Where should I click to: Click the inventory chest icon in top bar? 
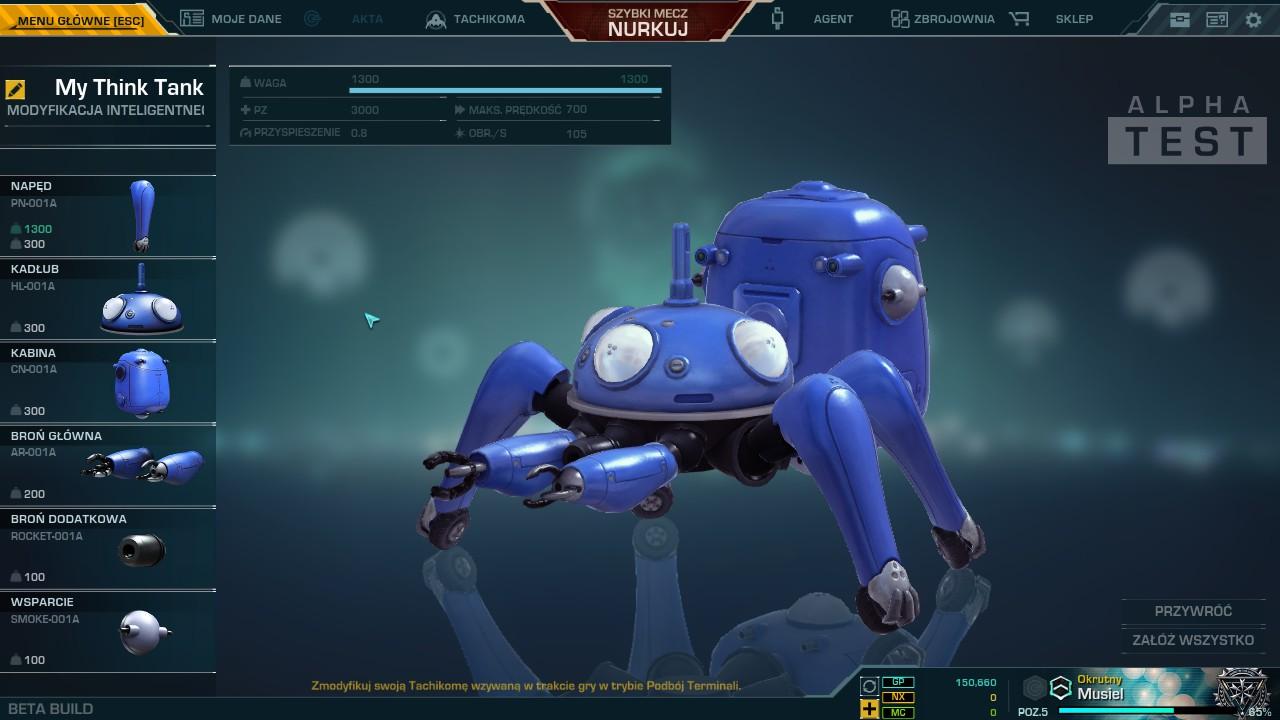(x=1180, y=19)
